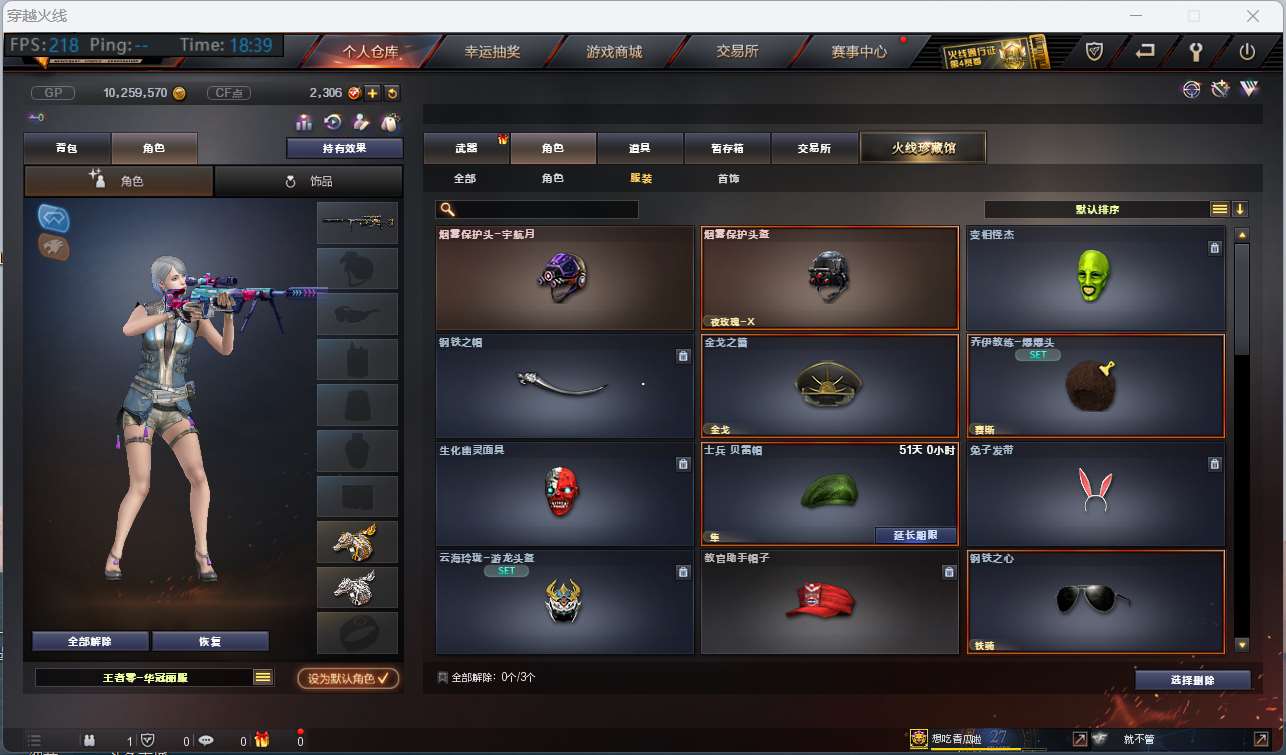
Task: Close the game window
Action: coord(1252,16)
